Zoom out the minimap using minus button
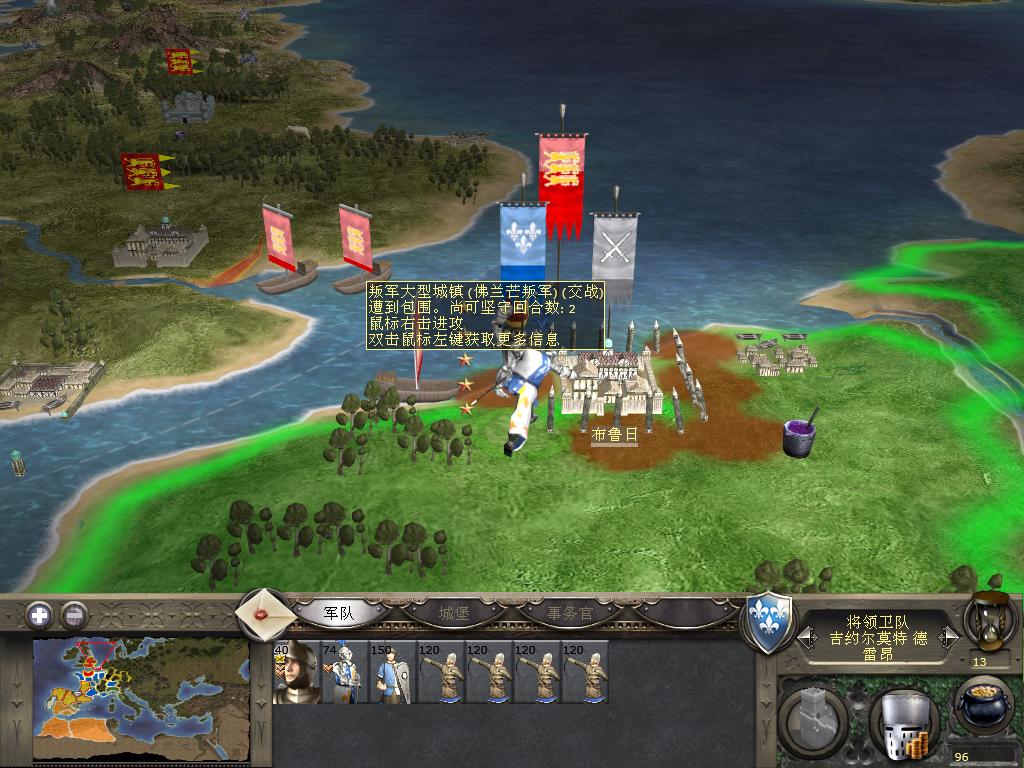 coord(73,614)
